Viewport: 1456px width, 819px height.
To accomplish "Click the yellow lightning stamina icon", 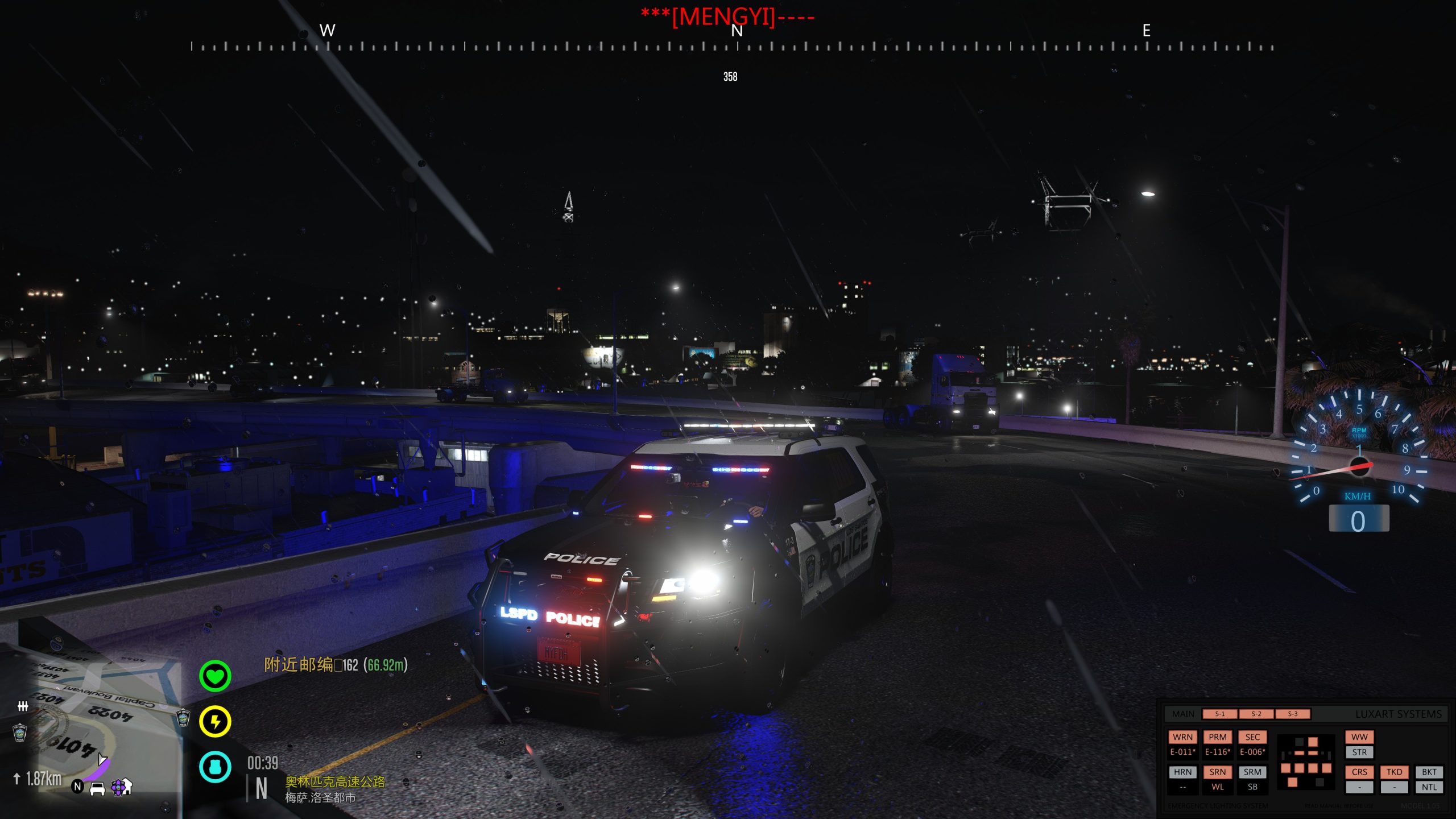I will point(215,722).
